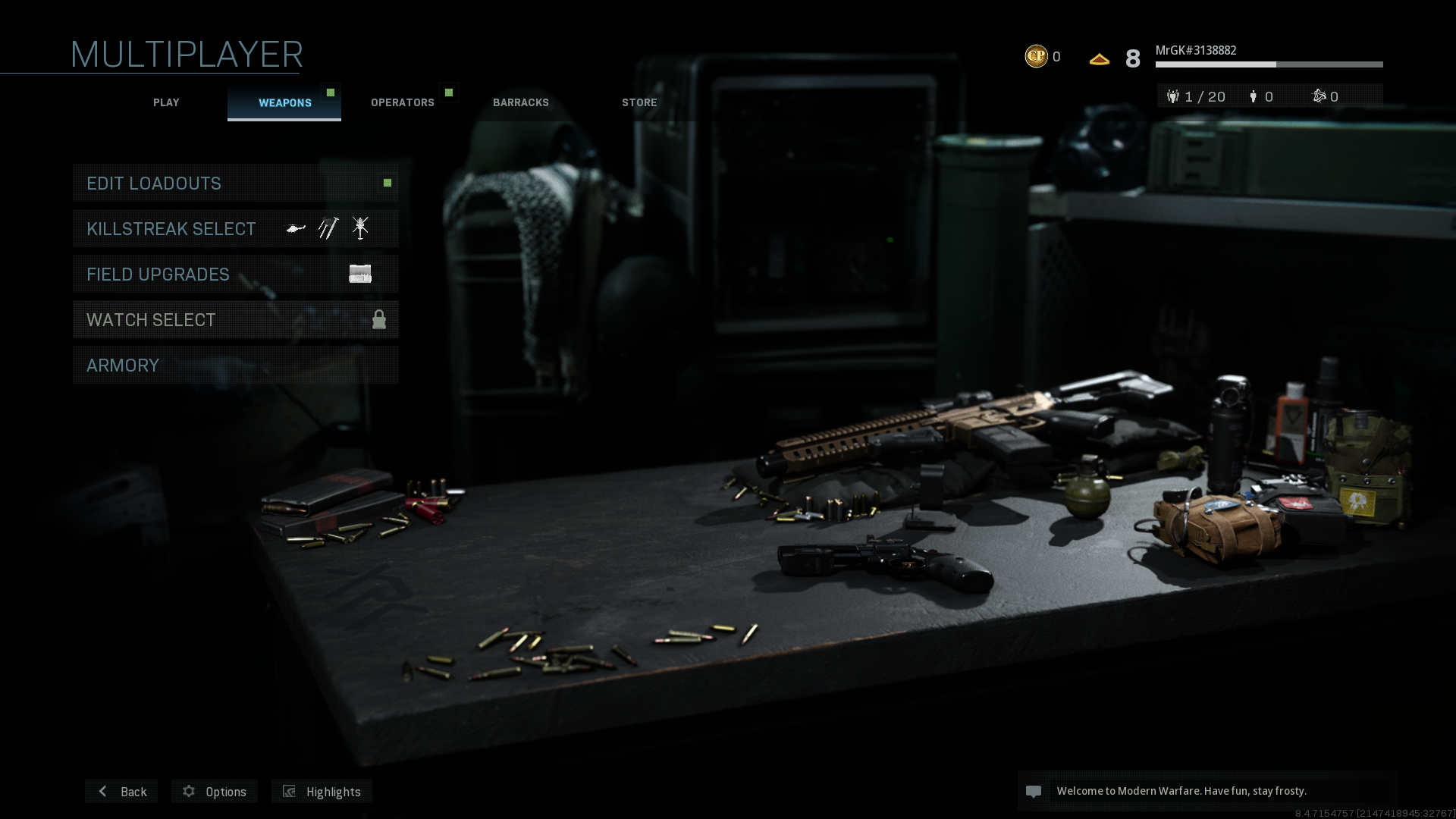Show Highlights
Viewport: 1456px width, 819px height.
click(x=322, y=792)
